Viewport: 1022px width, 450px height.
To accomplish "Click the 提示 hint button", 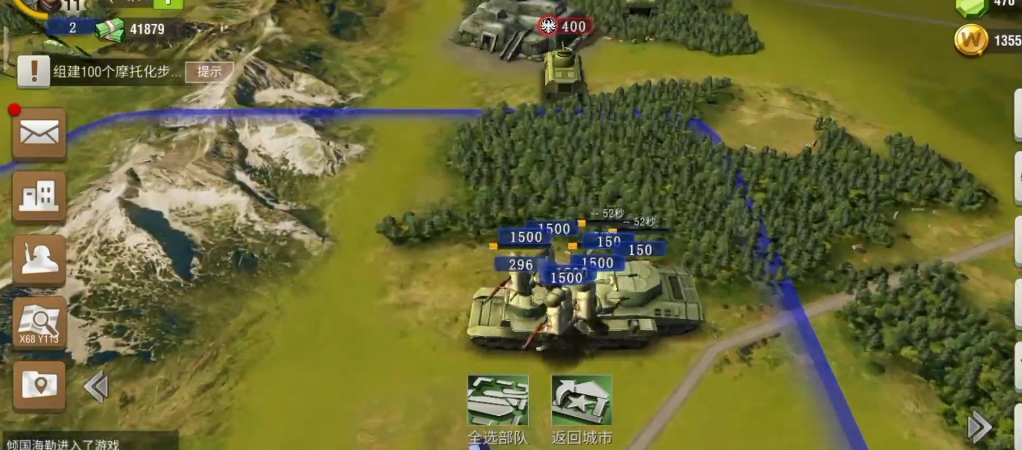I will pyautogui.click(x=209, y=71).
